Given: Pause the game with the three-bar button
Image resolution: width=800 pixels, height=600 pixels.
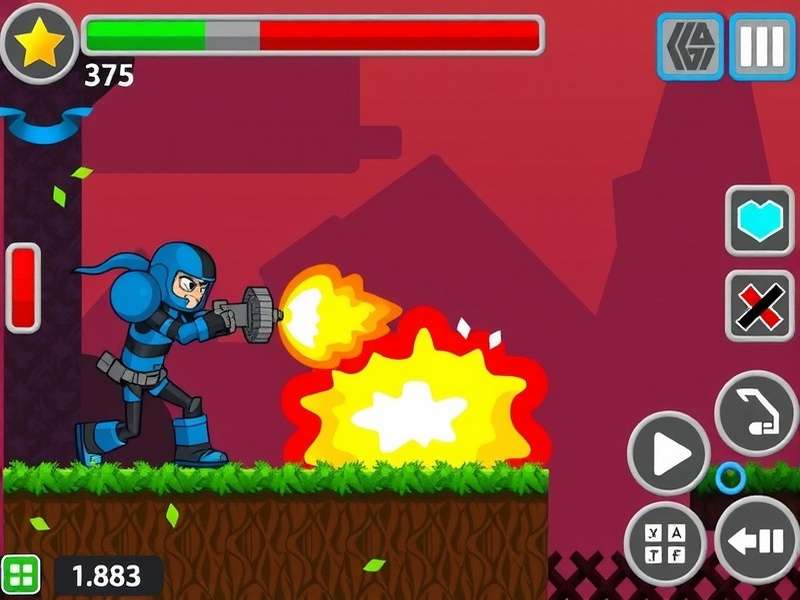Looking at the screenshot, I should [762, 47].
